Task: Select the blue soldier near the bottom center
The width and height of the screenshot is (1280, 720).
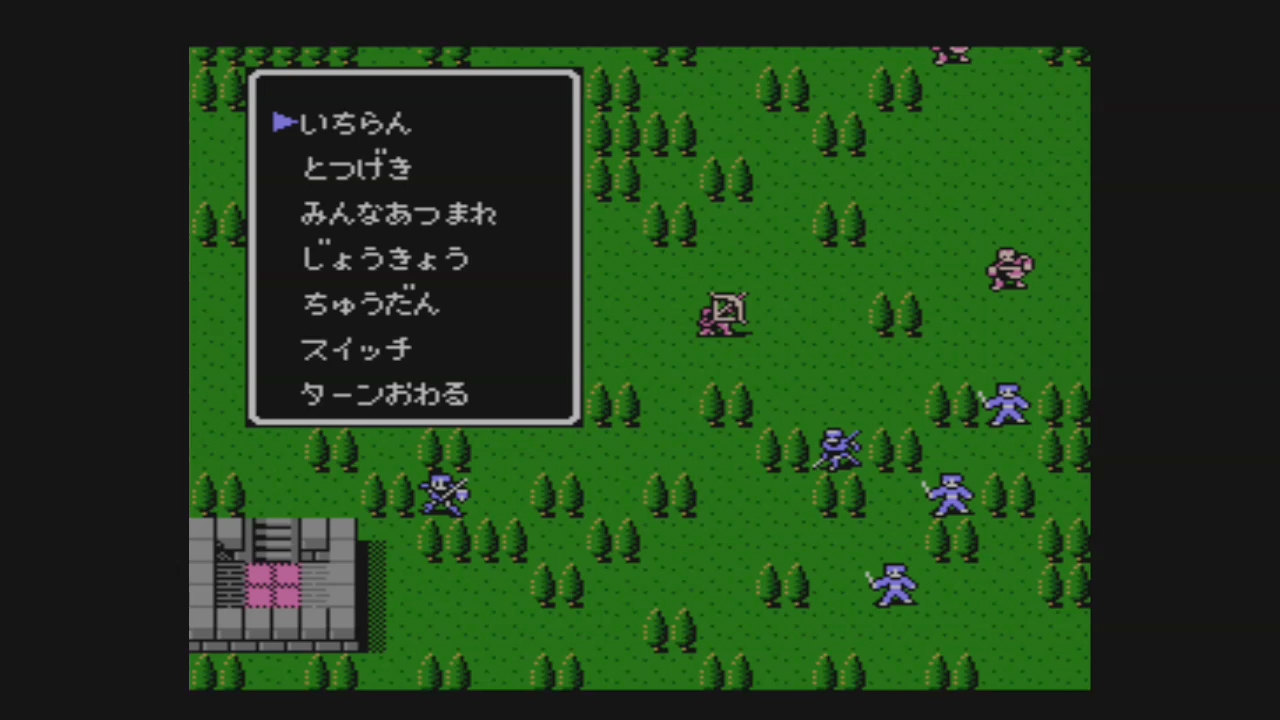Action: tap(893, 585)
